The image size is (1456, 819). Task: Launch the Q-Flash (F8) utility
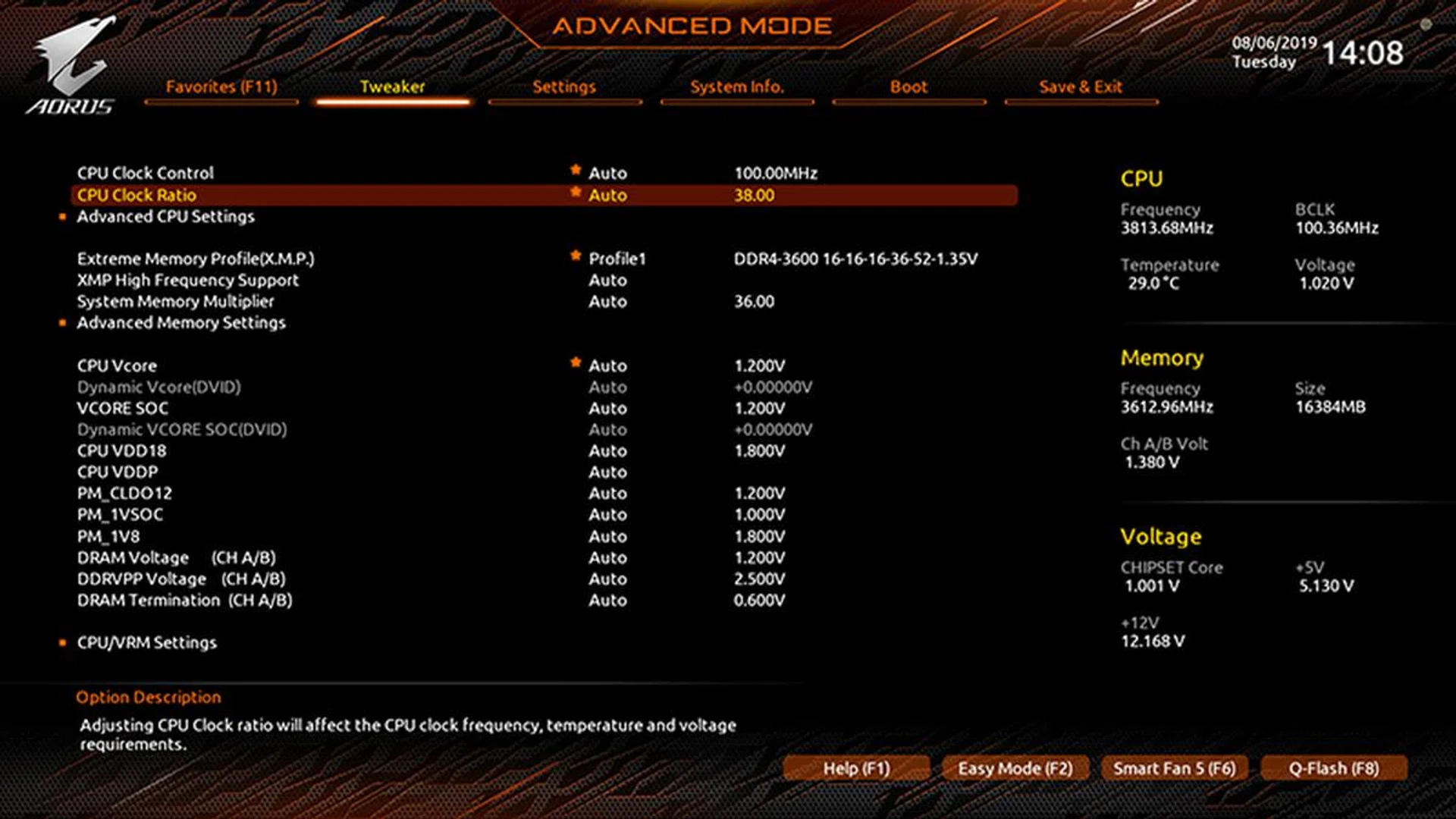(1333, 768)
